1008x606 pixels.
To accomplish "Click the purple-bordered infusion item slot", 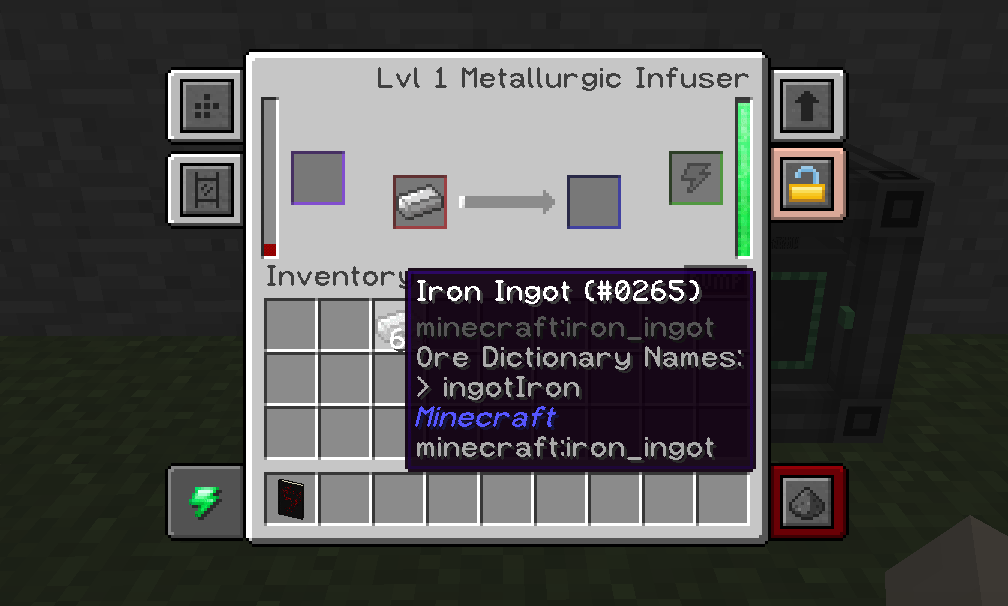I will (318, 178).
